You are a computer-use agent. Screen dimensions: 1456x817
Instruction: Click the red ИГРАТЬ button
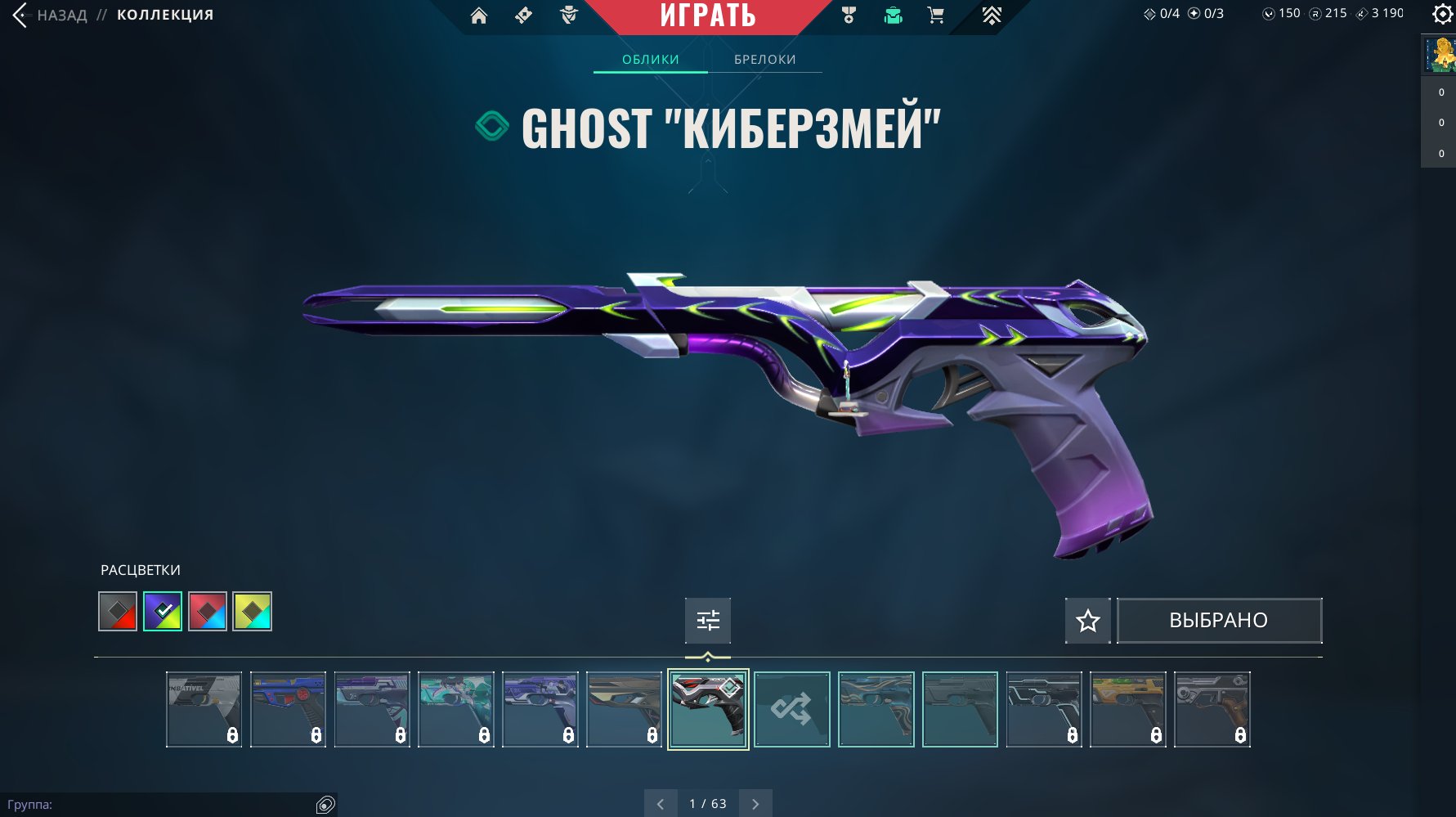[708, 16]
